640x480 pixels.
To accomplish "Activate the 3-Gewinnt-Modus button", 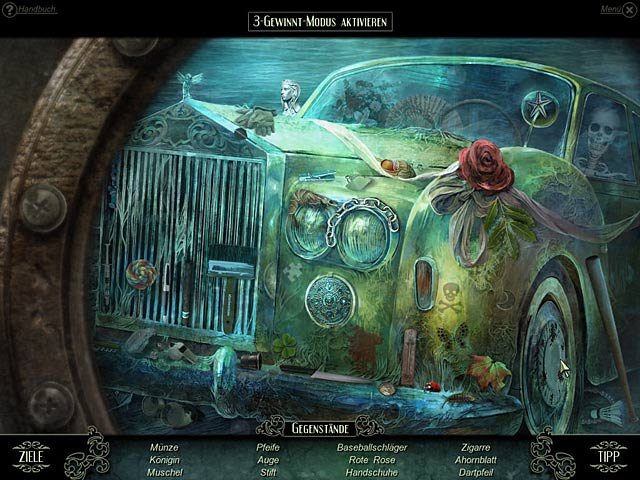I will point(320,21).
